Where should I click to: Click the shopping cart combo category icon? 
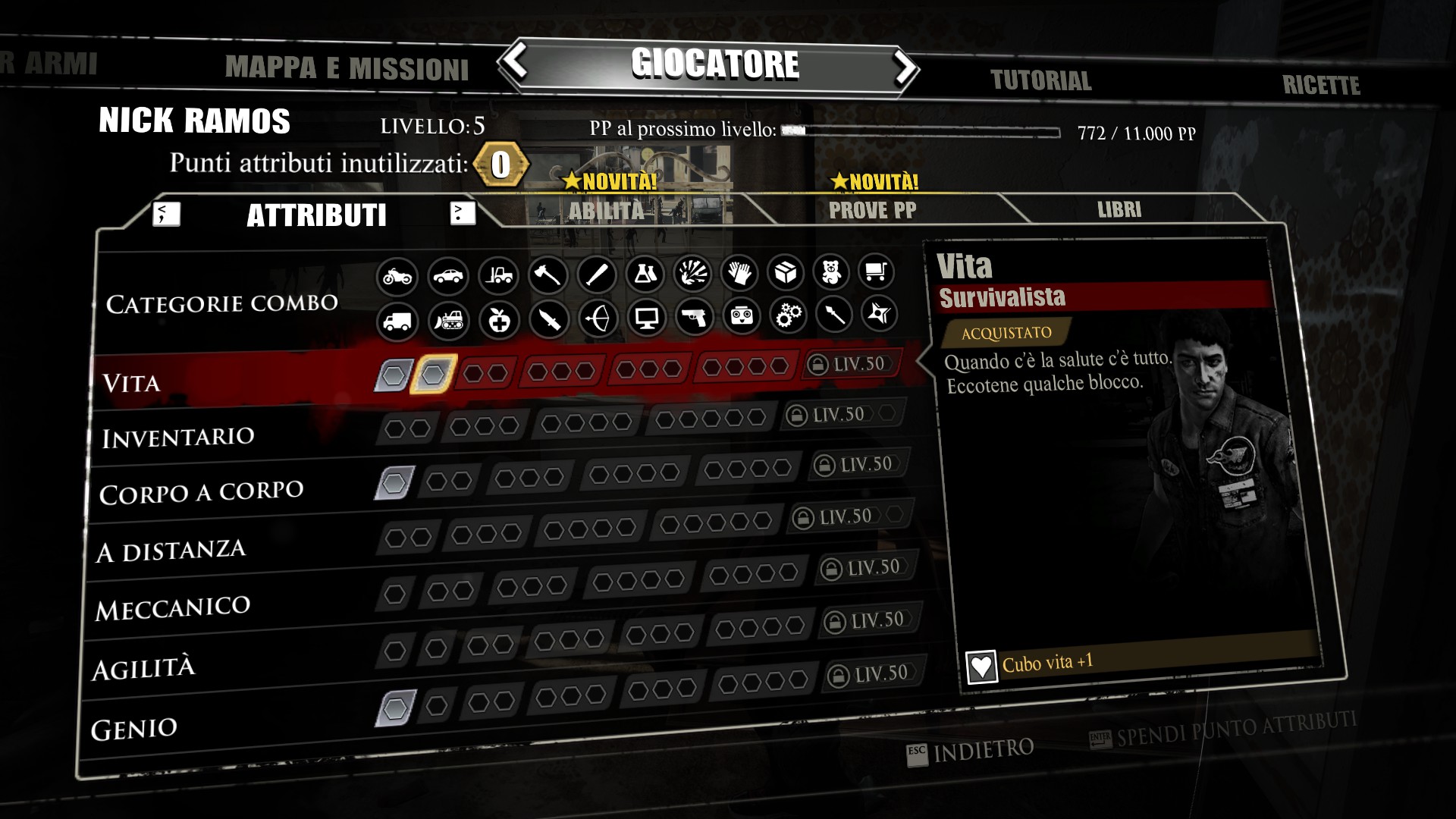pyautogui.click(x=876, y=271)
